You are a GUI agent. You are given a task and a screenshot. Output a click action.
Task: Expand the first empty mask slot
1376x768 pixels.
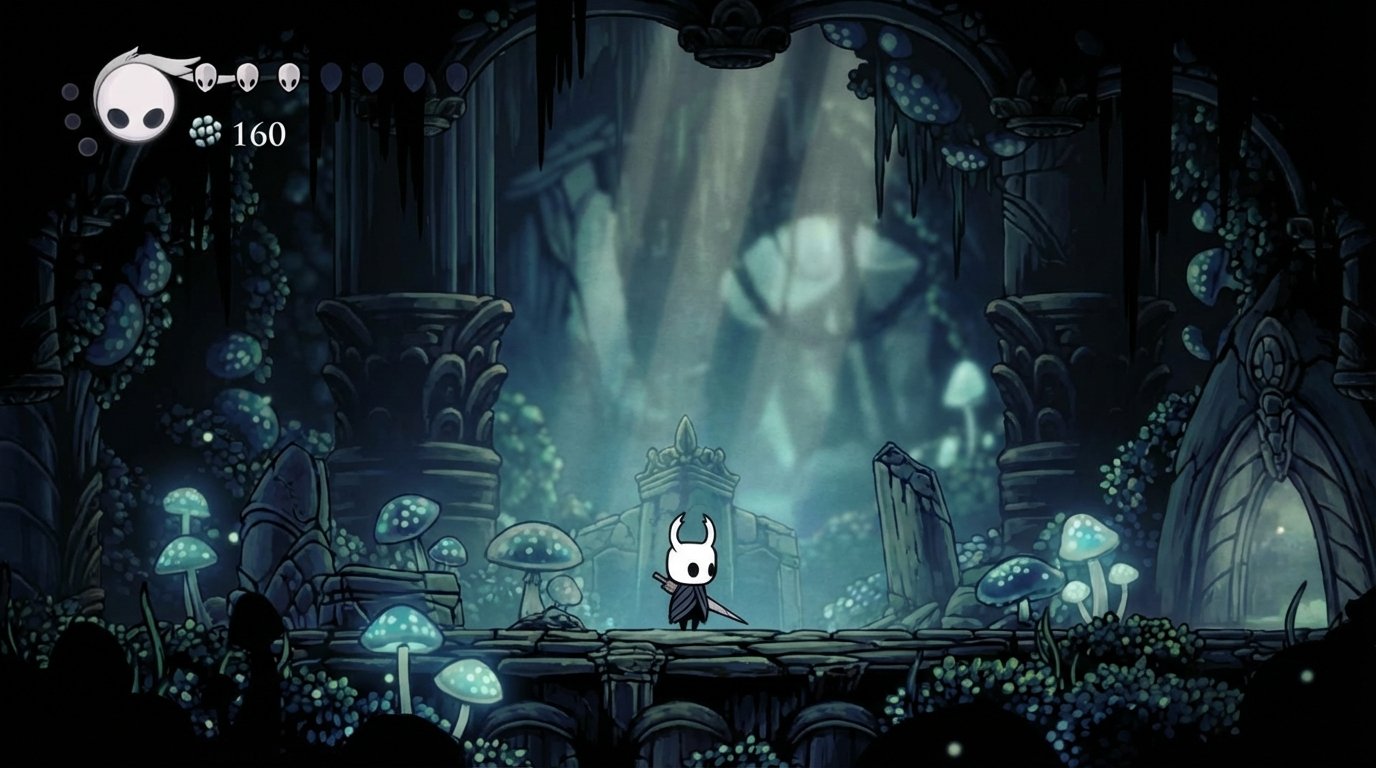click(x=331, y=76)
